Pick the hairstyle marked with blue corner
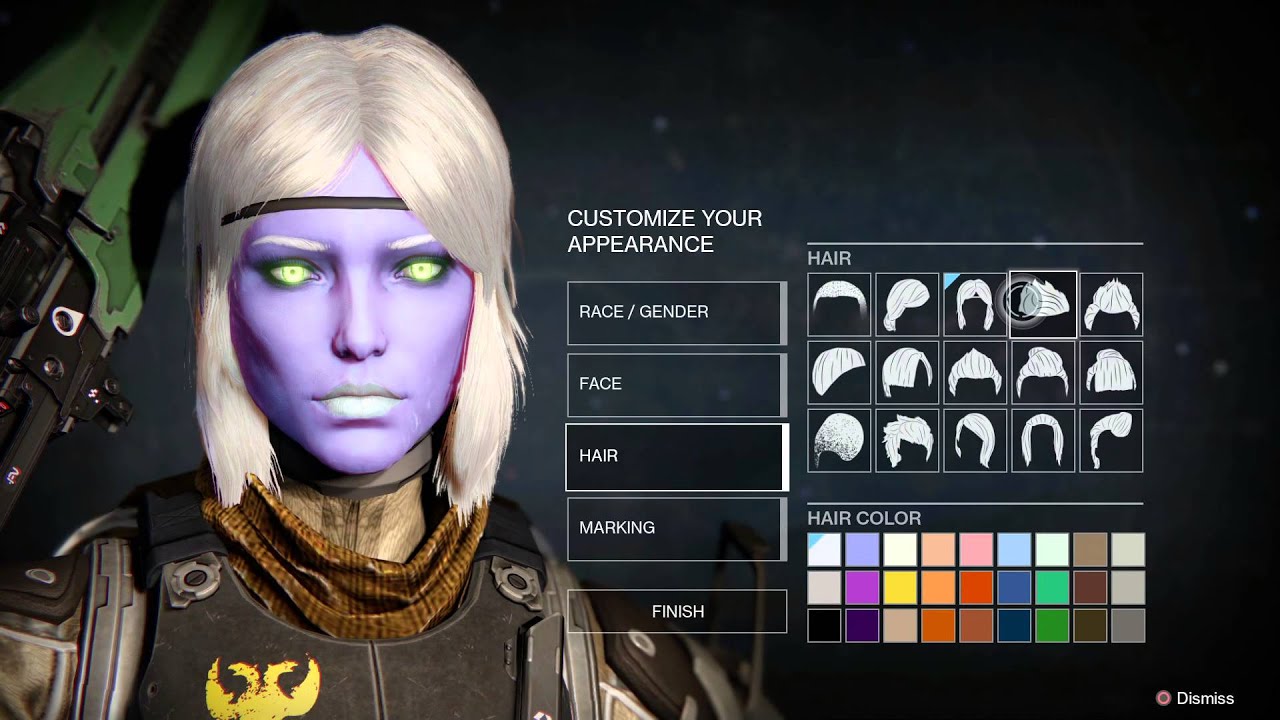The image size is (1280, 720). [976, 304]
